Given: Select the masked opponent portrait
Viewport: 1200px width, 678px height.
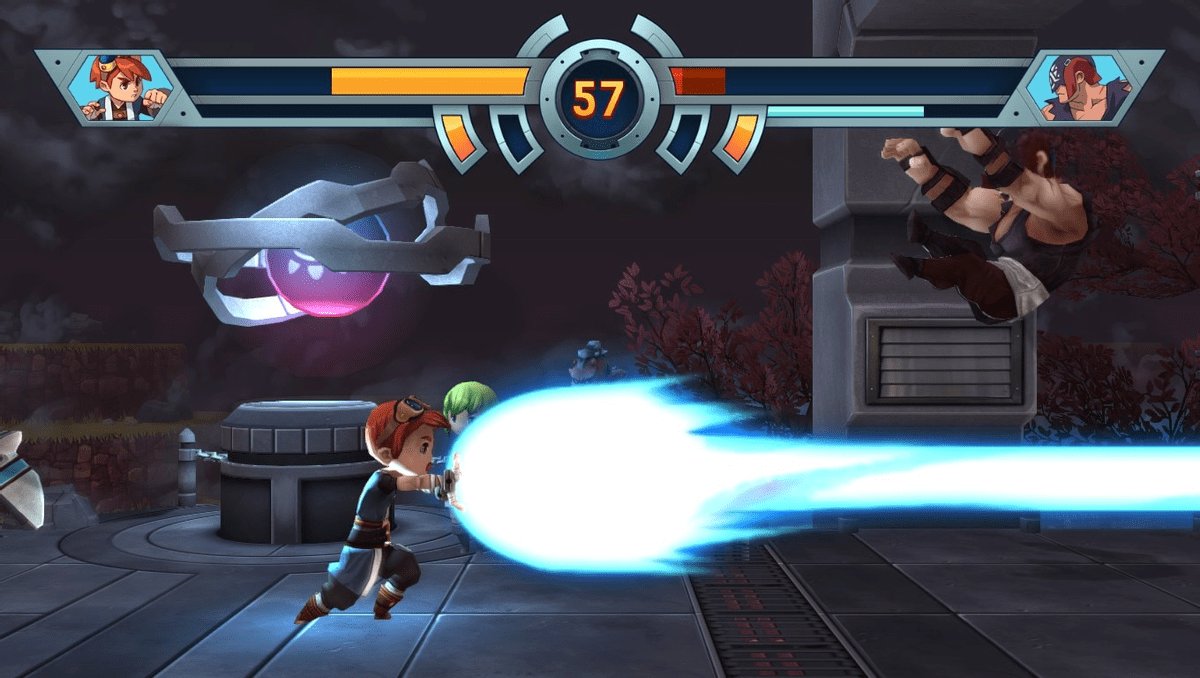Looking at the screenshot, I should tap(1082, 87).
